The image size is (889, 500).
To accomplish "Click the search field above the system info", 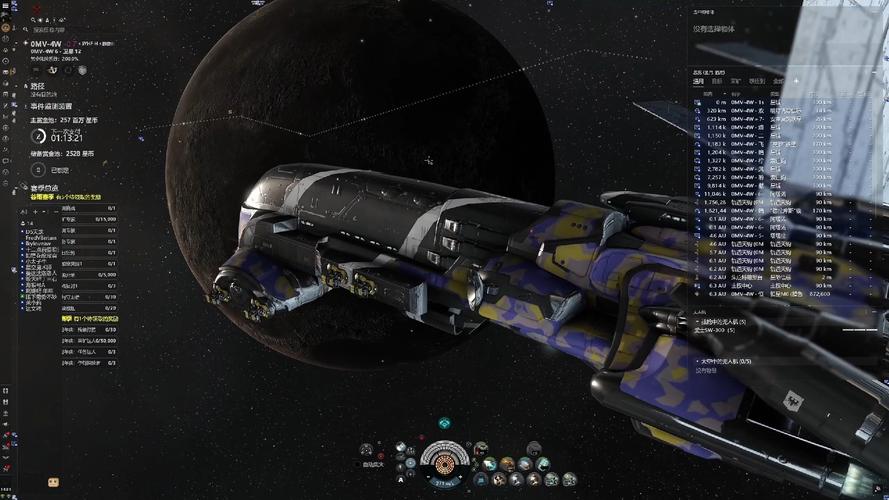I will coord(55,30).
